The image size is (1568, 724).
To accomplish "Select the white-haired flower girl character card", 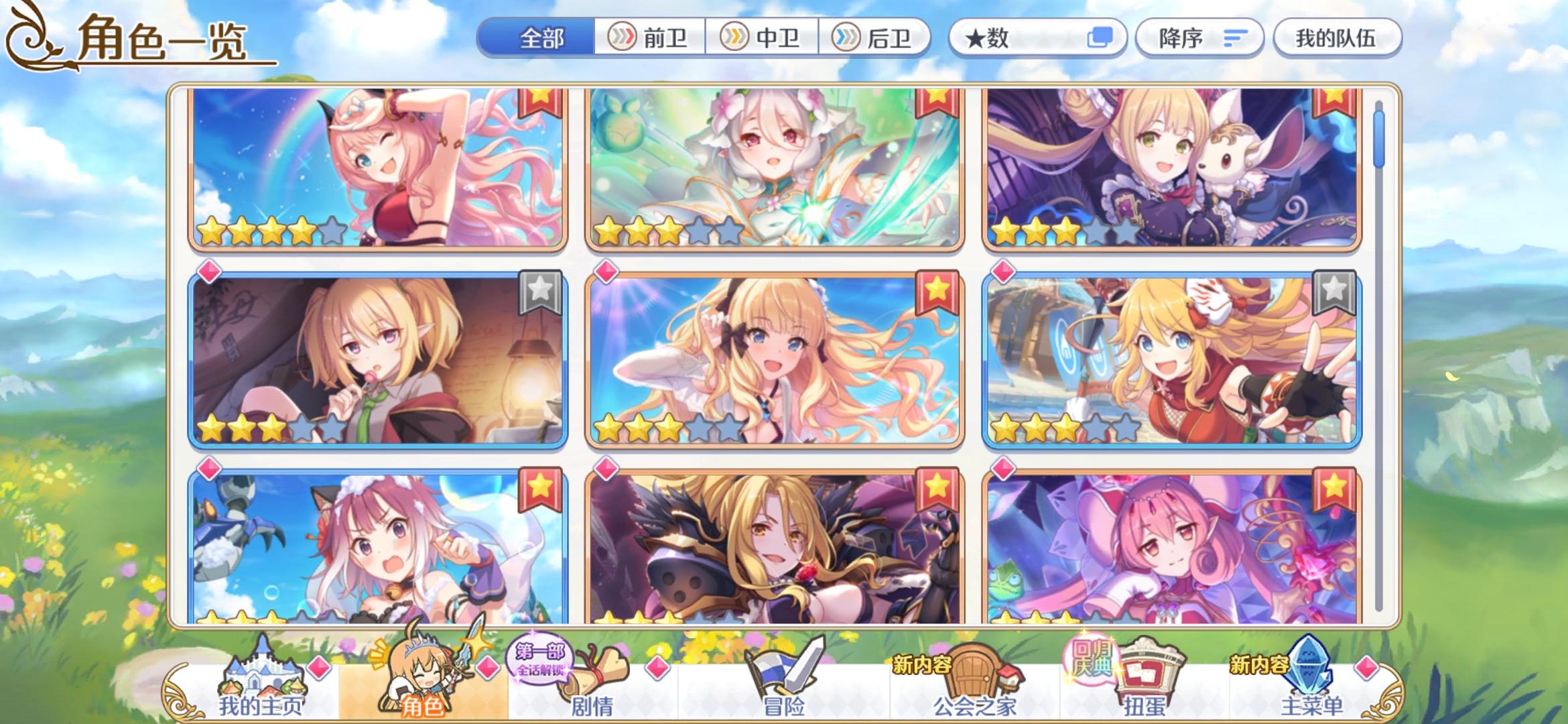I will point(764,171).
